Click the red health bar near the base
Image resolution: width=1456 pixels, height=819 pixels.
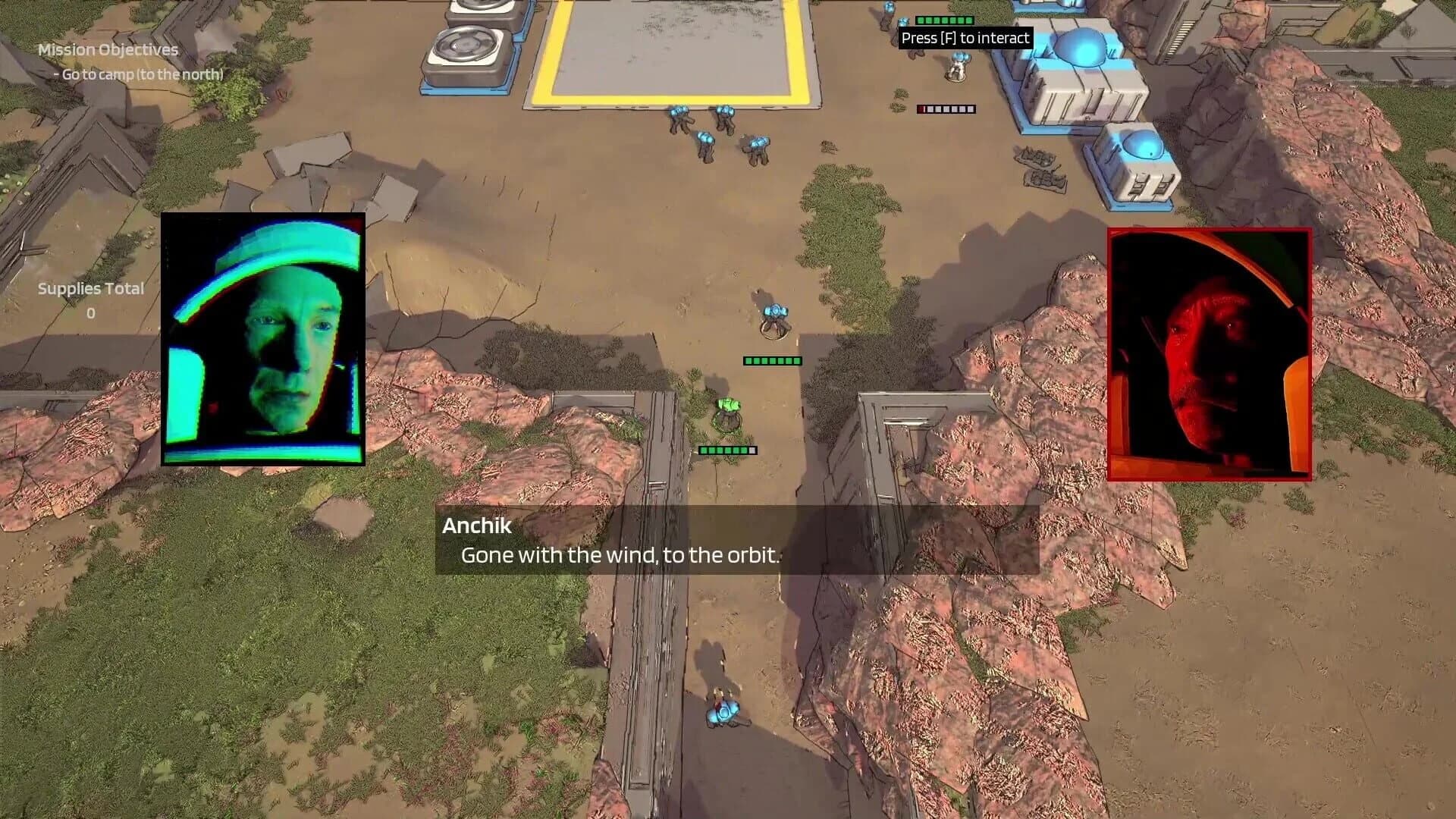pyautogui.click(x=945, y=108)
